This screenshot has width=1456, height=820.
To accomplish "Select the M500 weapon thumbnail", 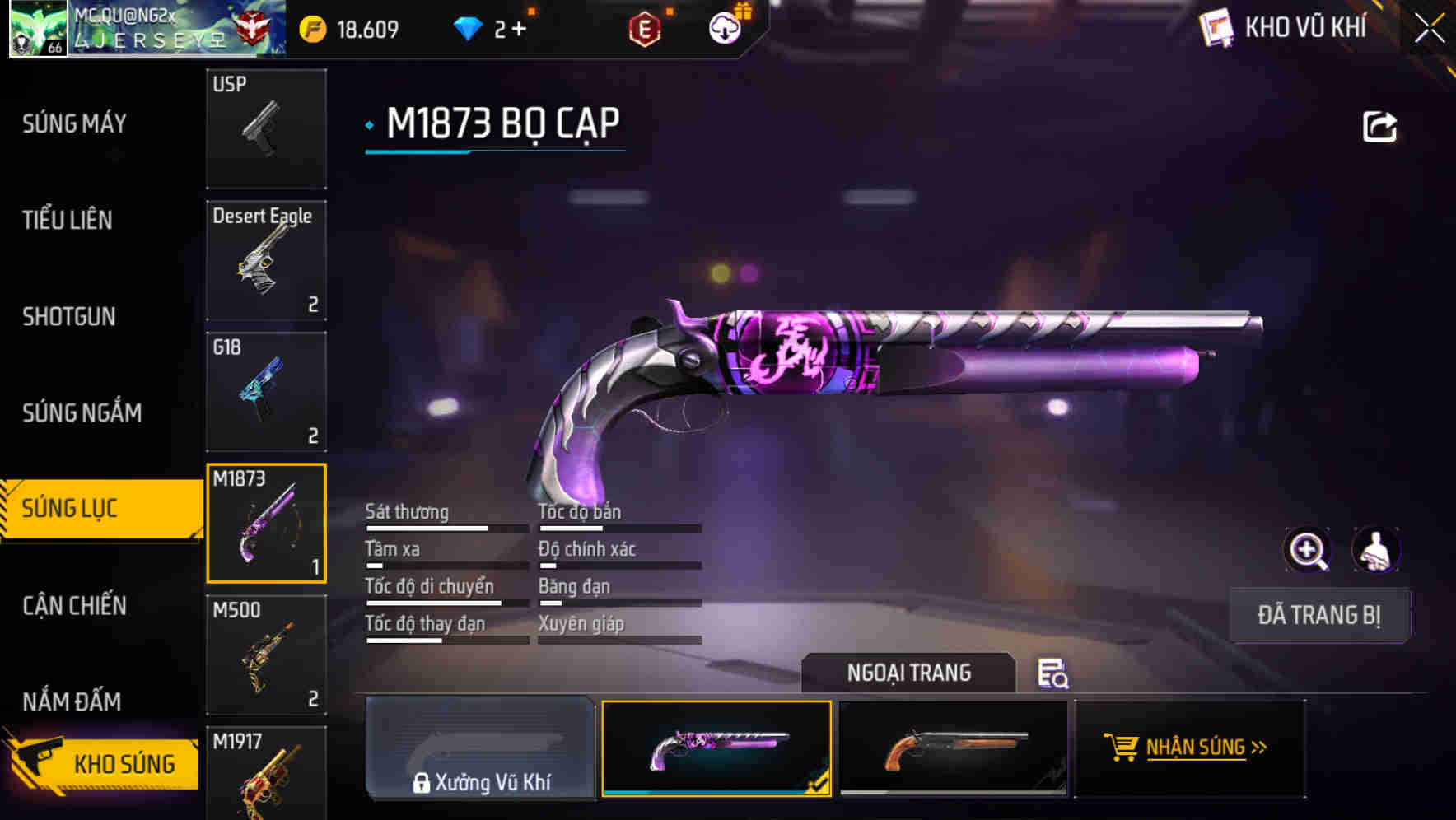I will click(x=266, y=655).
